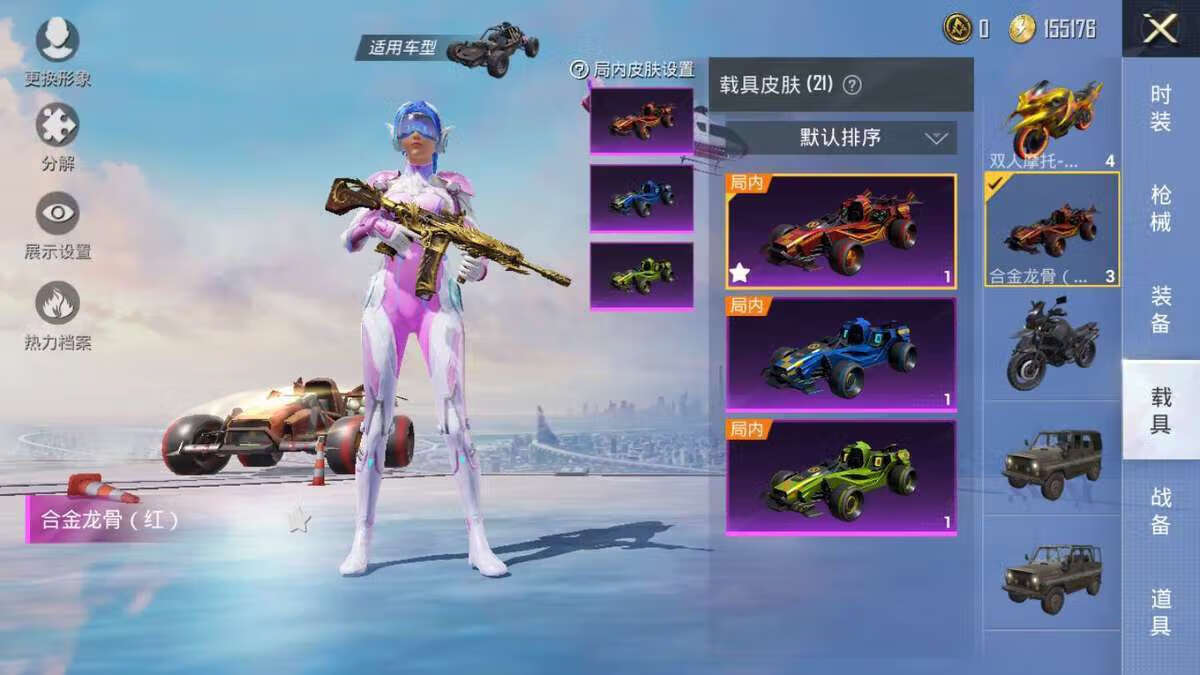The width and height of the screenshot is (1200, 675).
Task: Switch to the 时装 tab
Action: (1160, 108)
